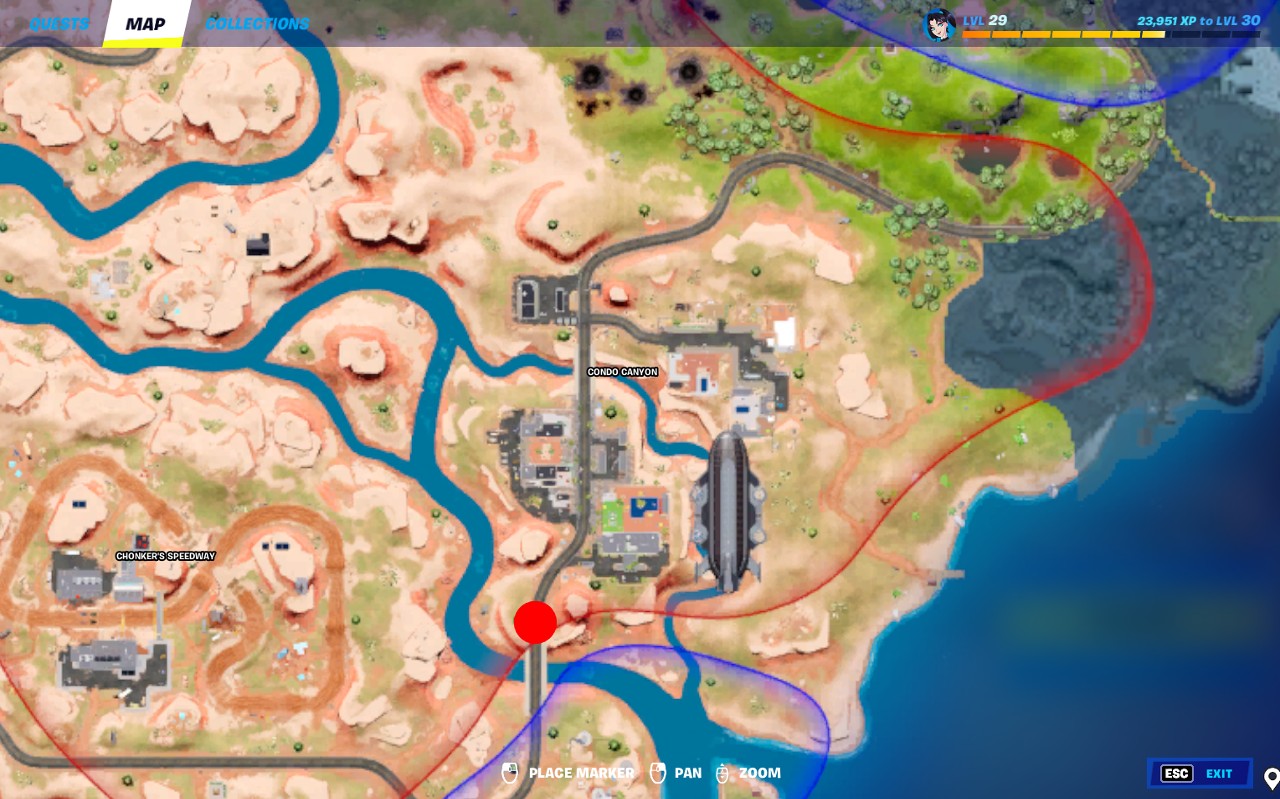Image resolution: width=1280 pixels, height=799 pixels.
Task: Click the Condo Canyon location label
Action: click(624, 370)
